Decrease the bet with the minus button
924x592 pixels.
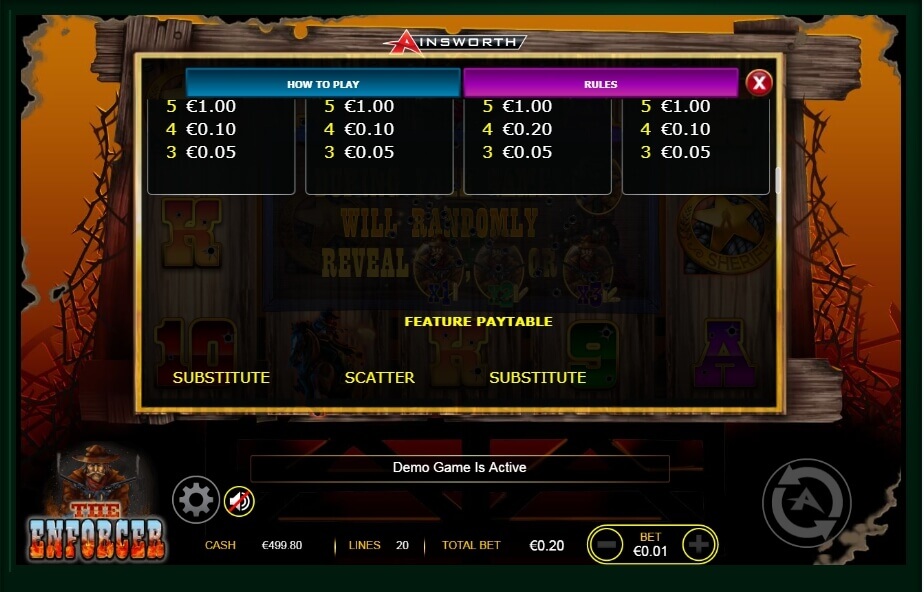point(608,544)
